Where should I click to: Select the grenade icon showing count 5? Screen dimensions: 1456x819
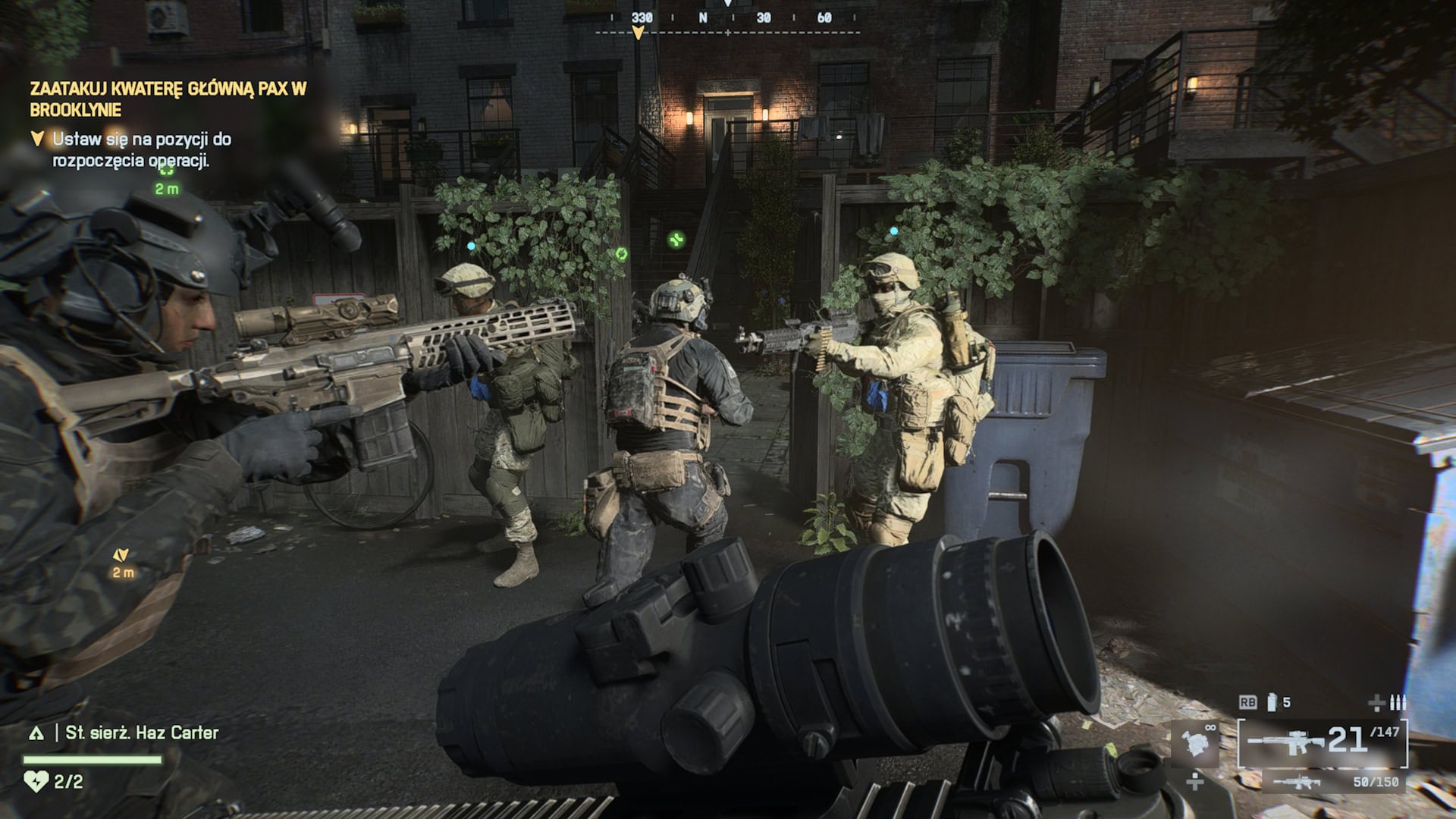1272,703
